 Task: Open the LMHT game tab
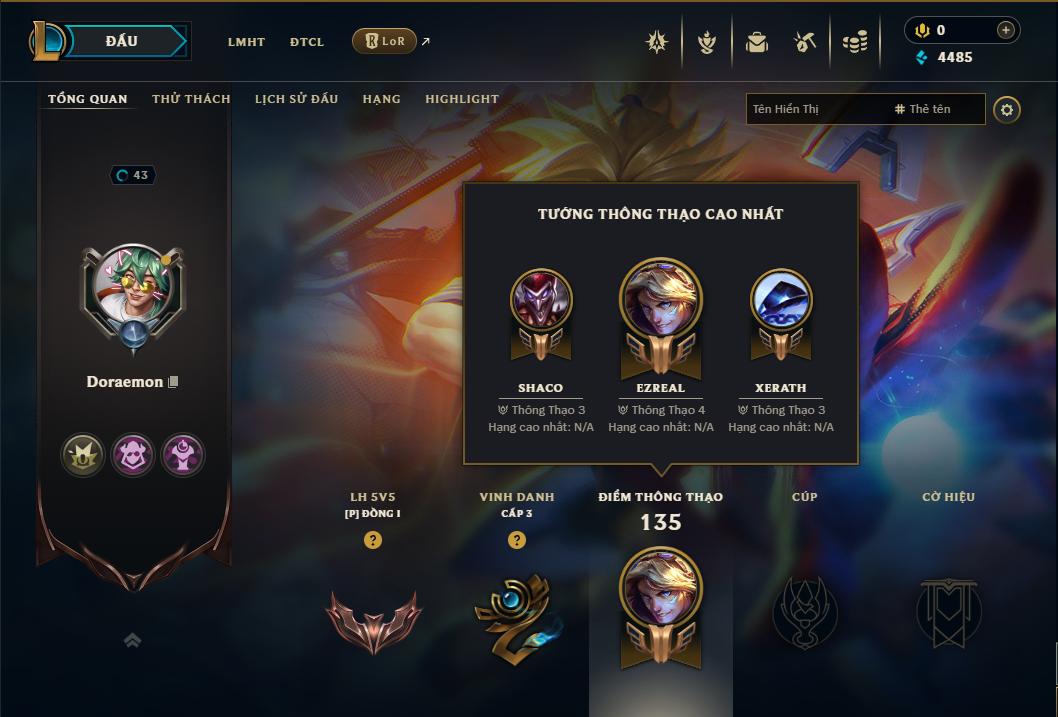246,42
